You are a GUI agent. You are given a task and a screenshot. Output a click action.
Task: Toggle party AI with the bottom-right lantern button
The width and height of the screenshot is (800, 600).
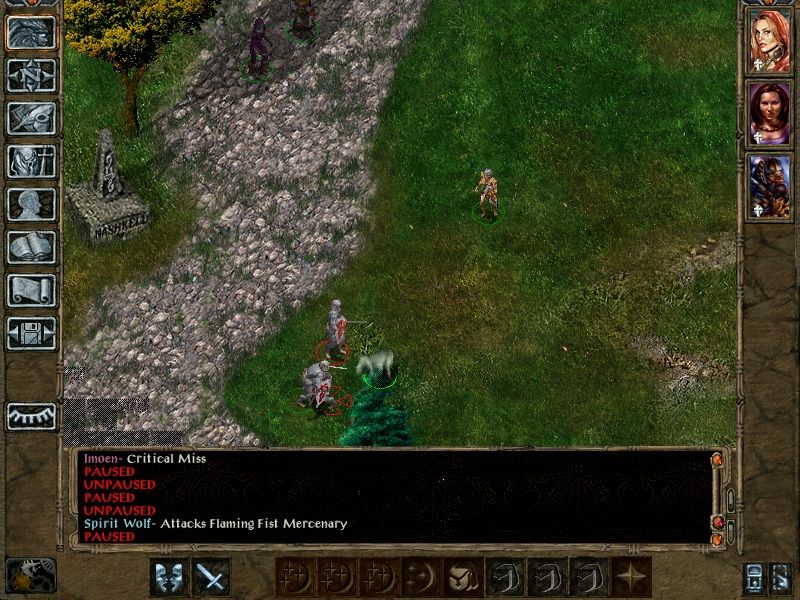point(754,578)
